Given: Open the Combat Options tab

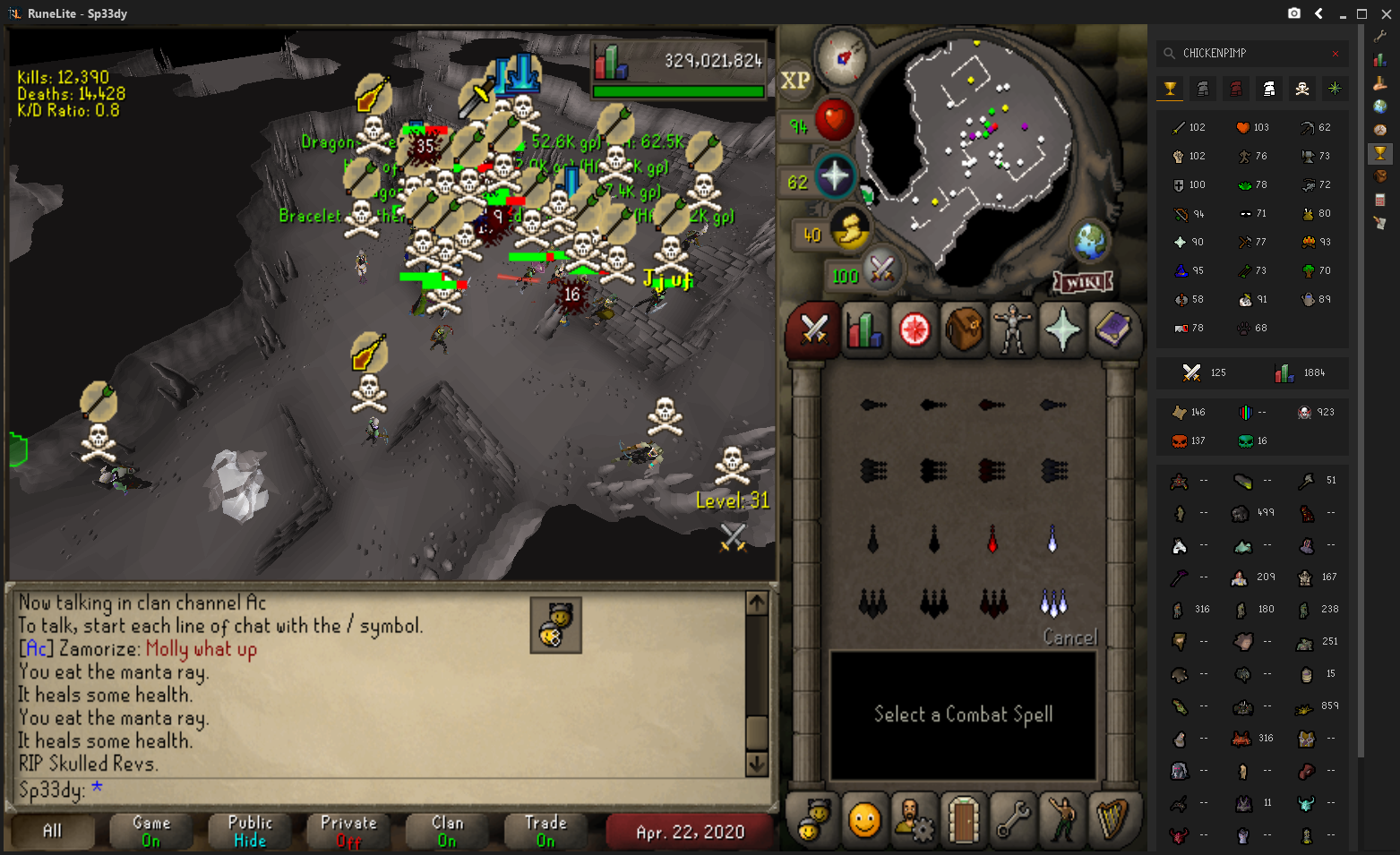Looking at the screenshot, I should [813, 330].
